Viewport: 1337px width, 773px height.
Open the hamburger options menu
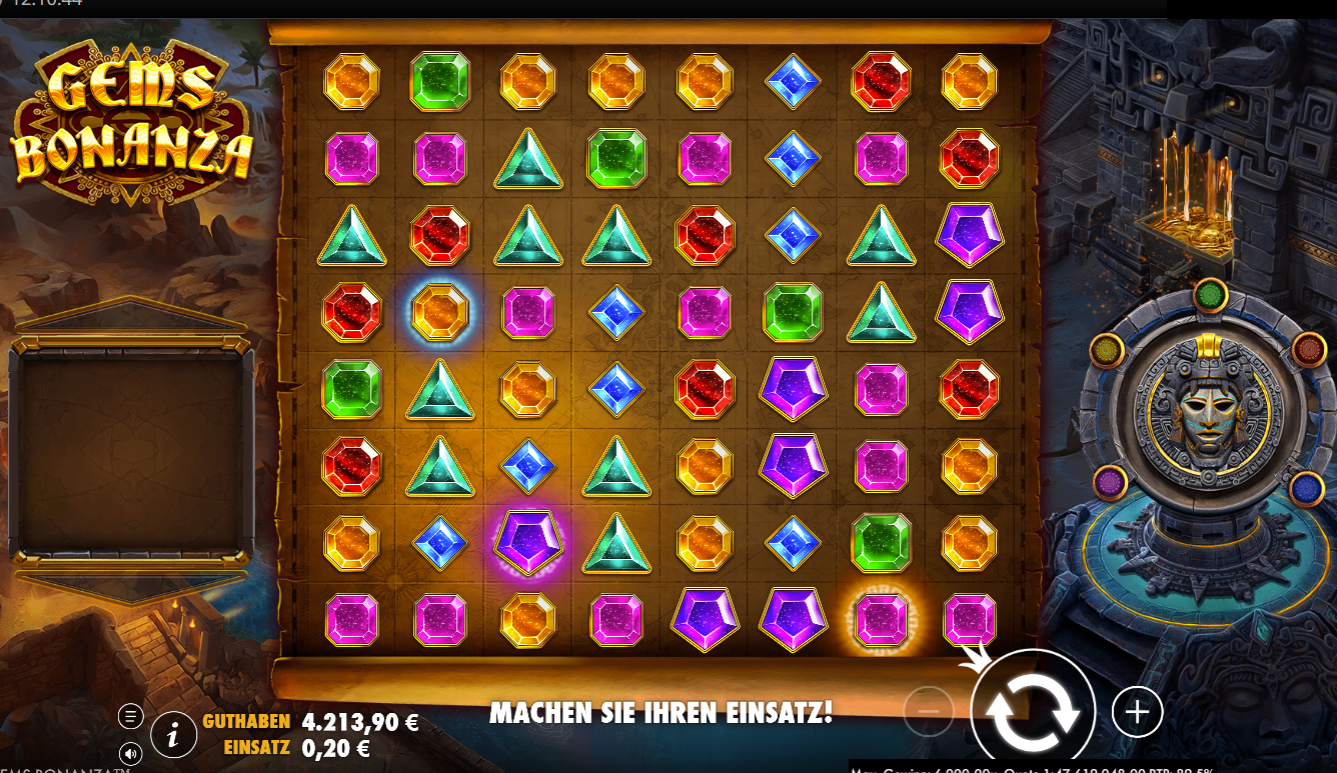tap(129, 715)
